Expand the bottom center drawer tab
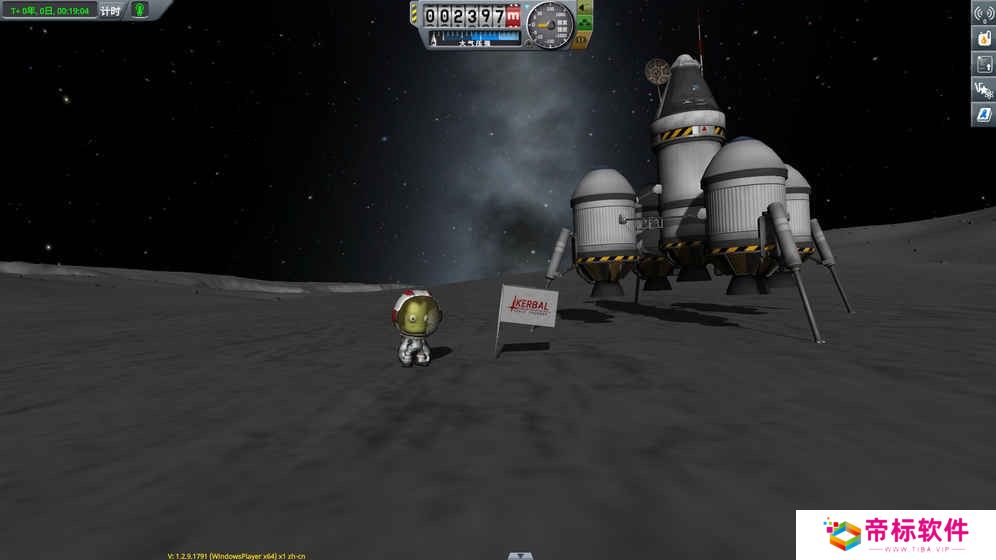Viewport: 996px width, 560px height. 519,555
